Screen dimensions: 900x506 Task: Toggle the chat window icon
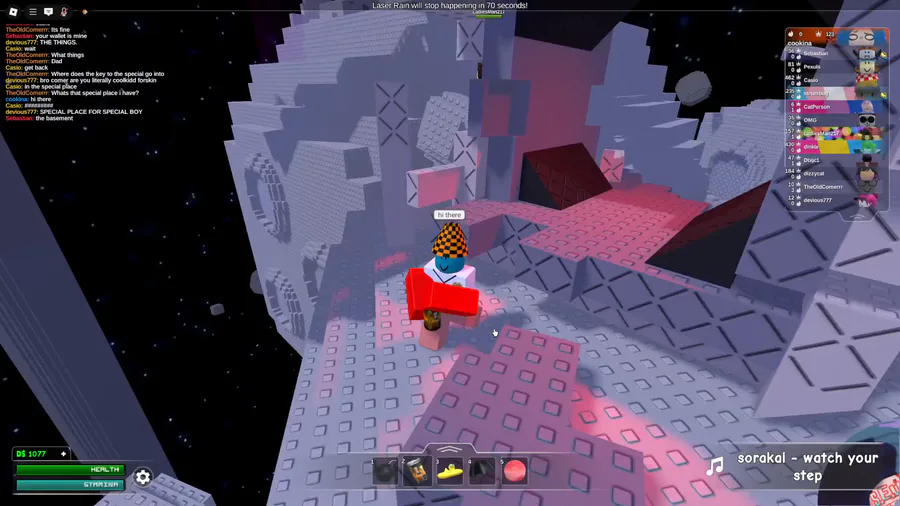pyautogui.click(x=48, y=12)
